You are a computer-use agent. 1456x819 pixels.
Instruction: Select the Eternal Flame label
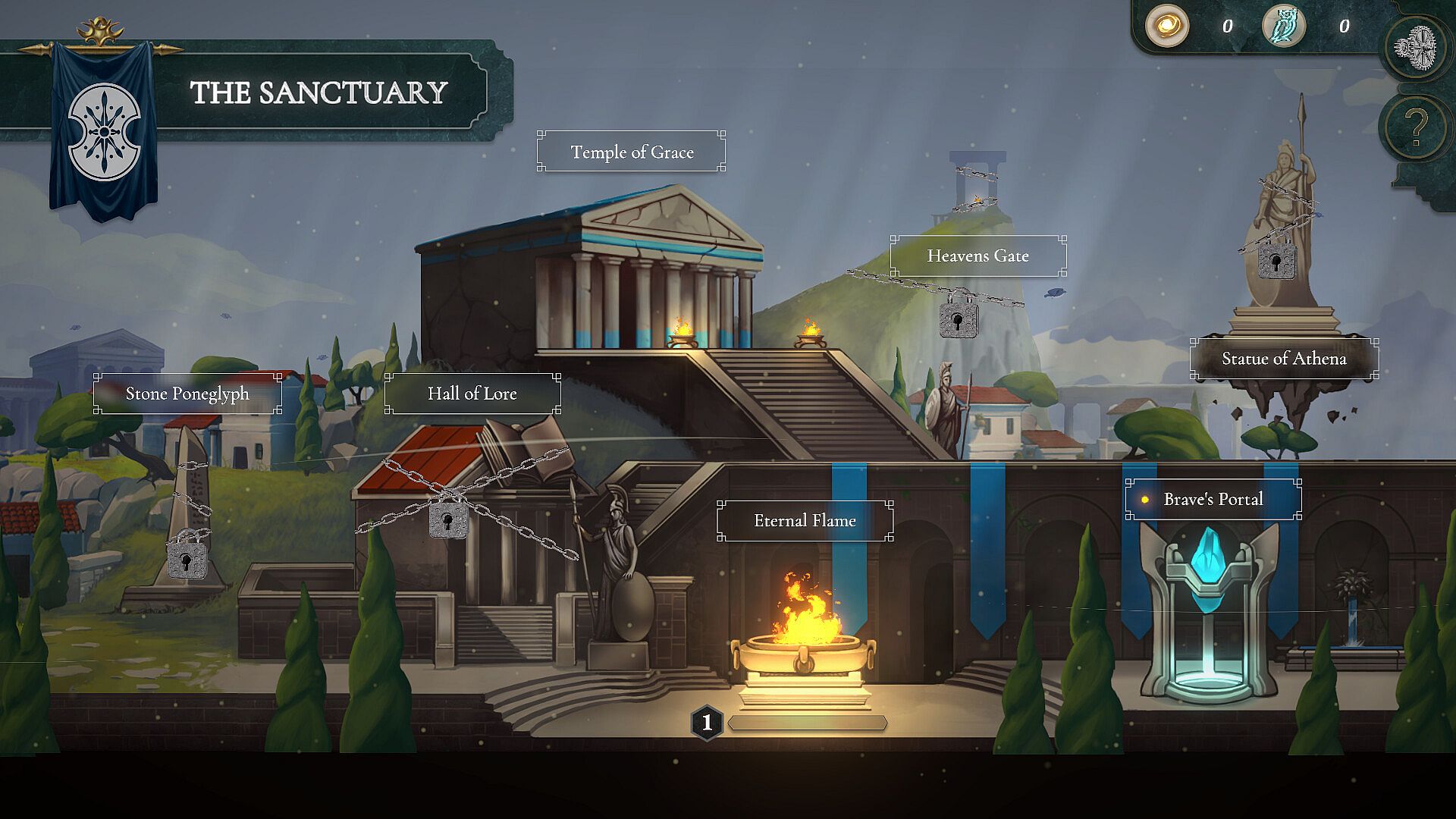[805, 521]
